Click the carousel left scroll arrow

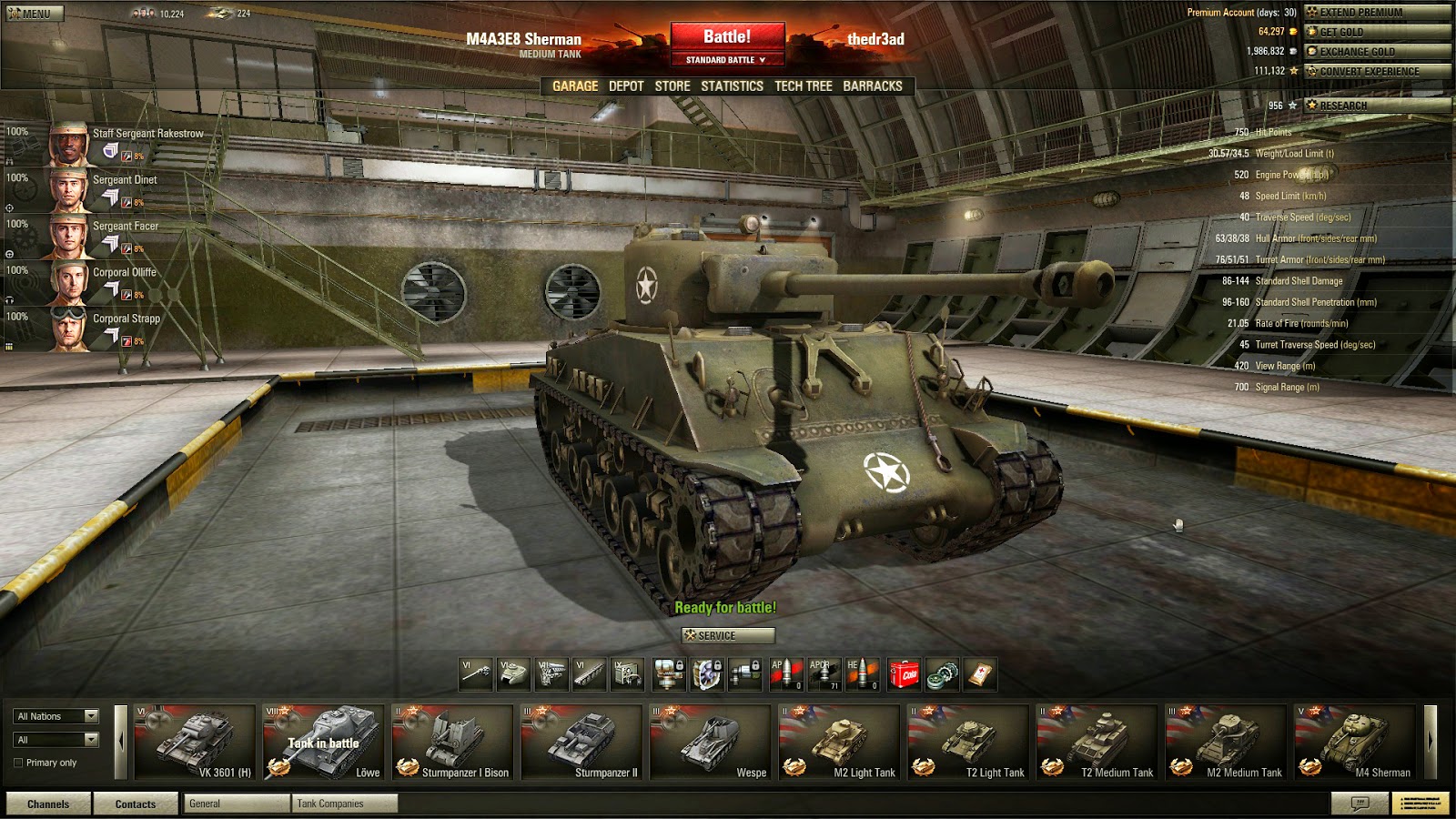click(122, 742)
